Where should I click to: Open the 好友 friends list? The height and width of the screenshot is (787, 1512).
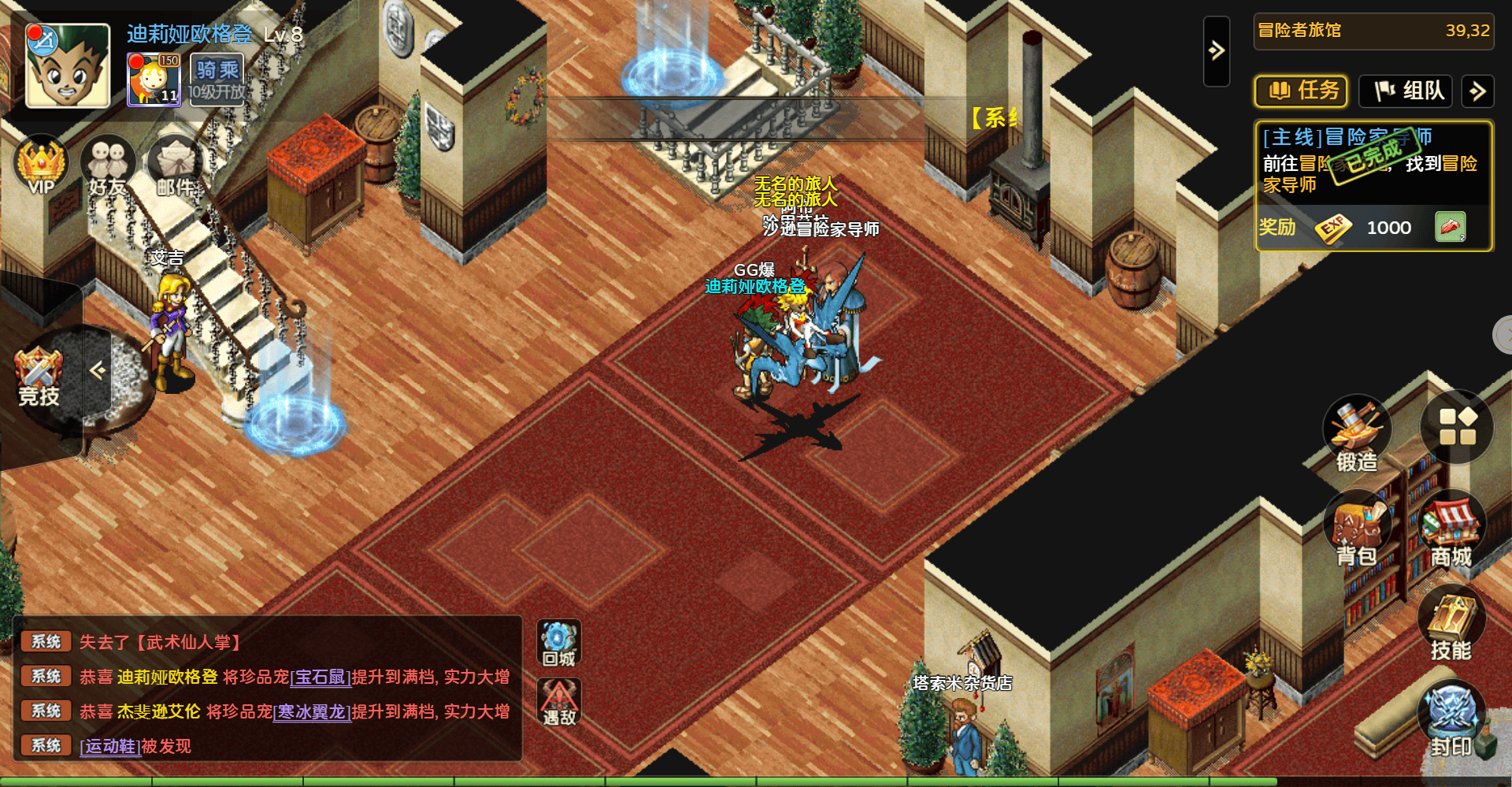[108, 167]
